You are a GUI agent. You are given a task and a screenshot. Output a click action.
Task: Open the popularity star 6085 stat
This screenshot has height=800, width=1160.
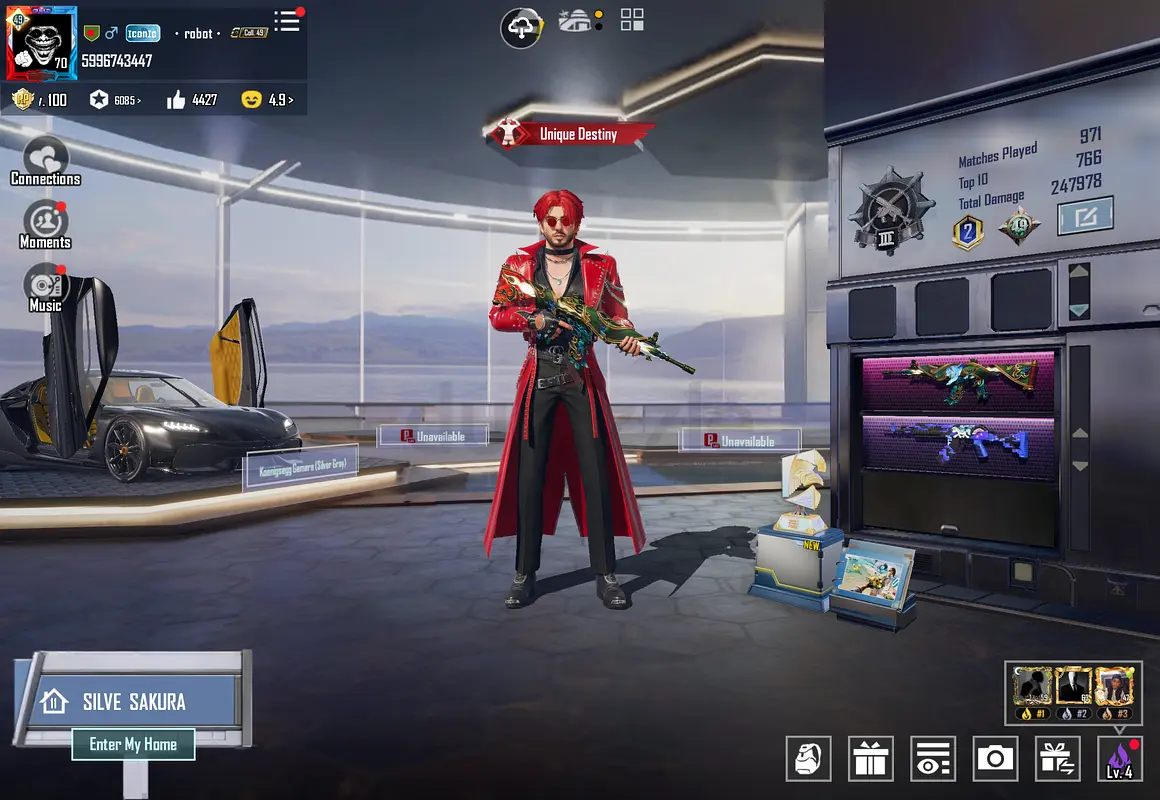pos(115,100)
